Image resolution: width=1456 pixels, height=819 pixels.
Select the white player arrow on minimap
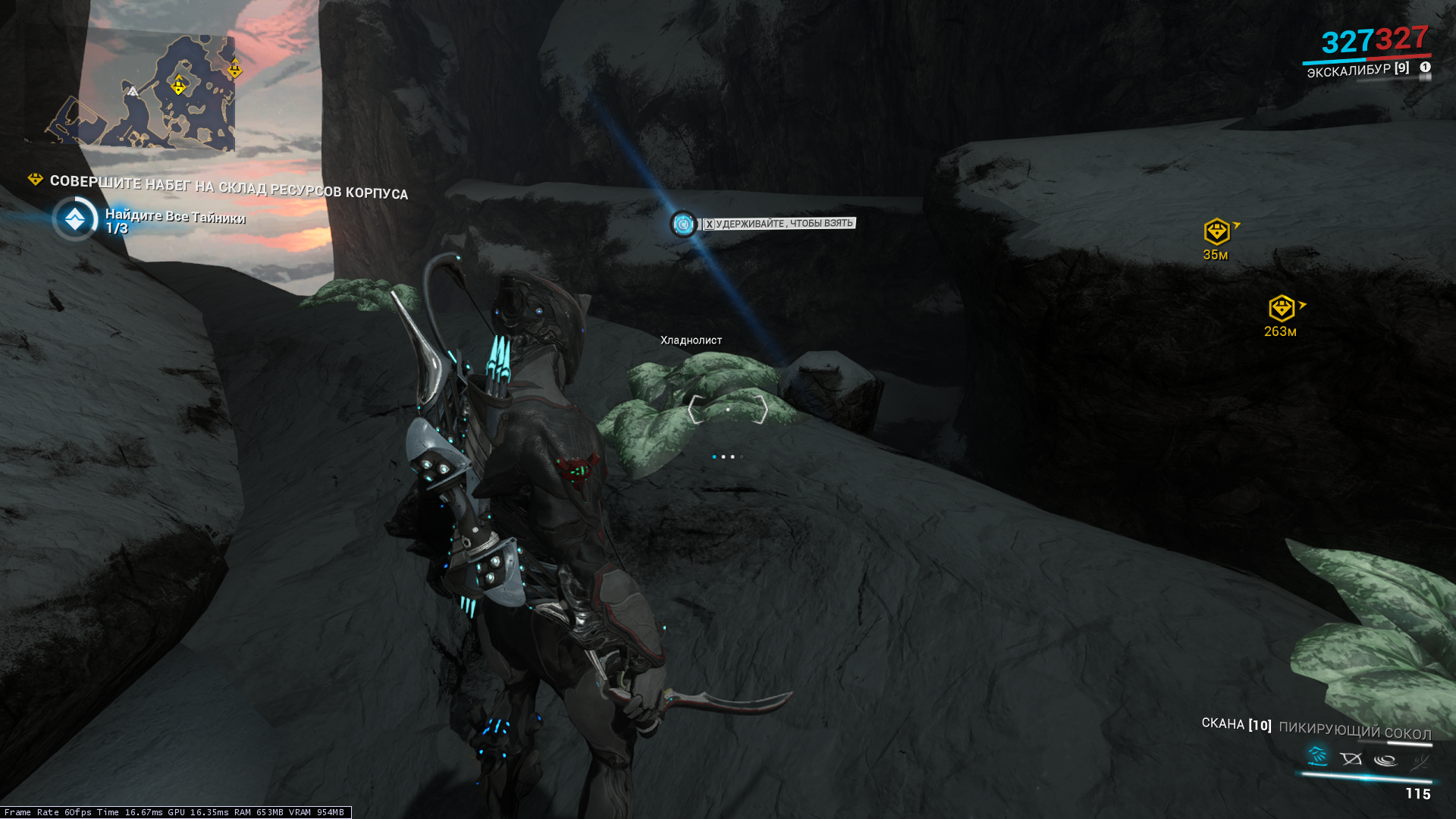tap(132, 92)
